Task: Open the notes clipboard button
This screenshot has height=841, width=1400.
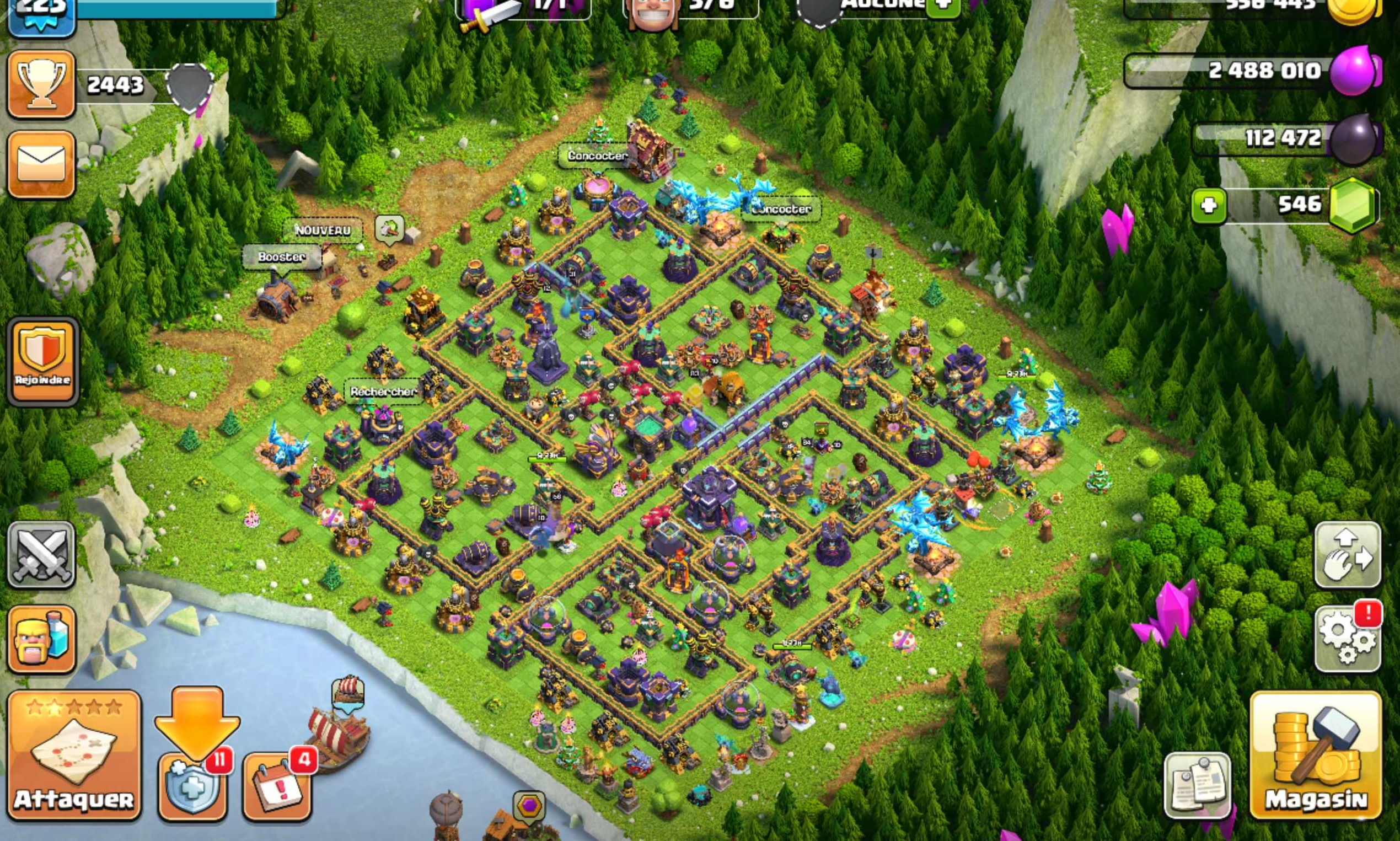Action: pos(1197,785)
